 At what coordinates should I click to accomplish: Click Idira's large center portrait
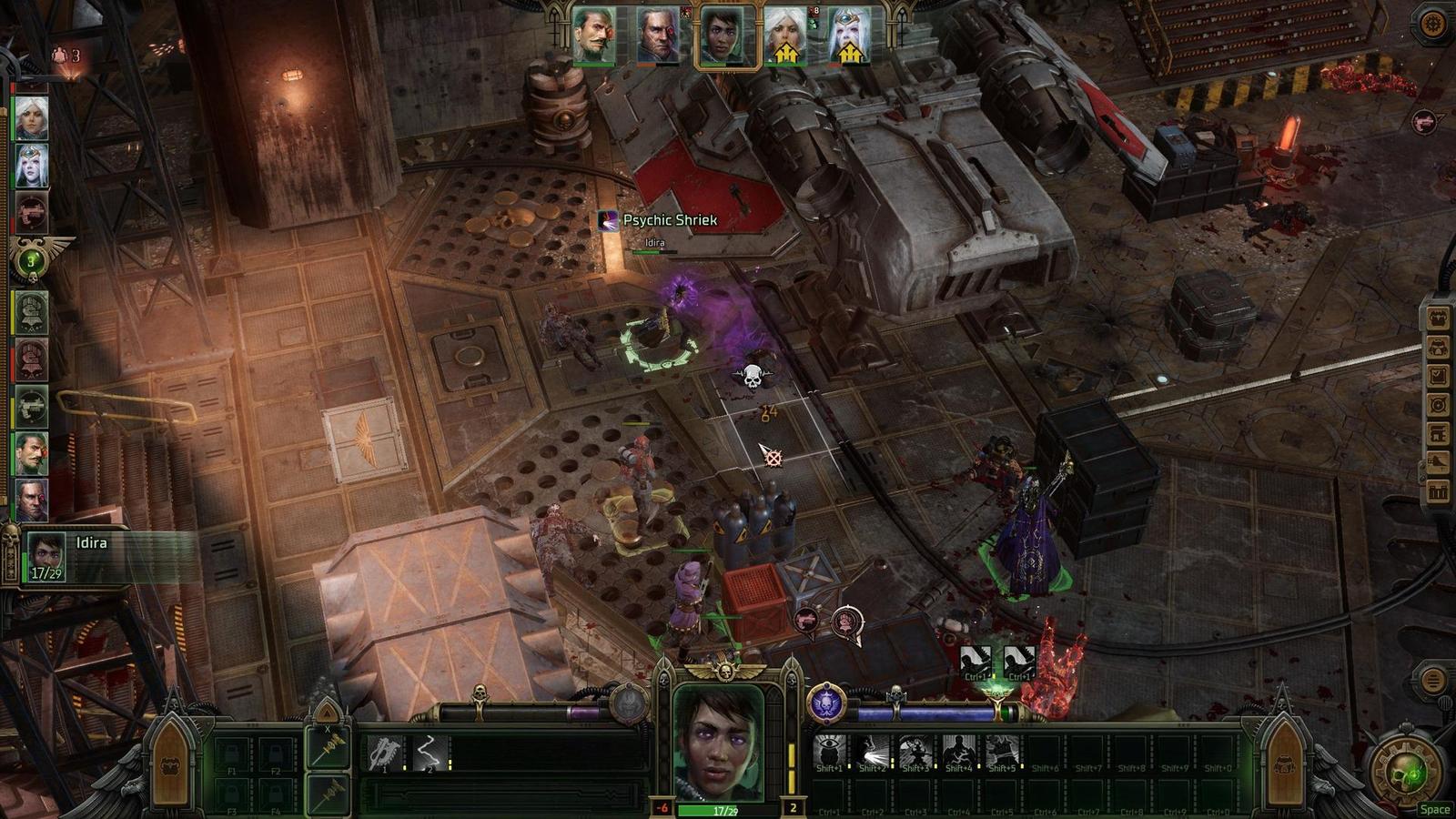719,743
